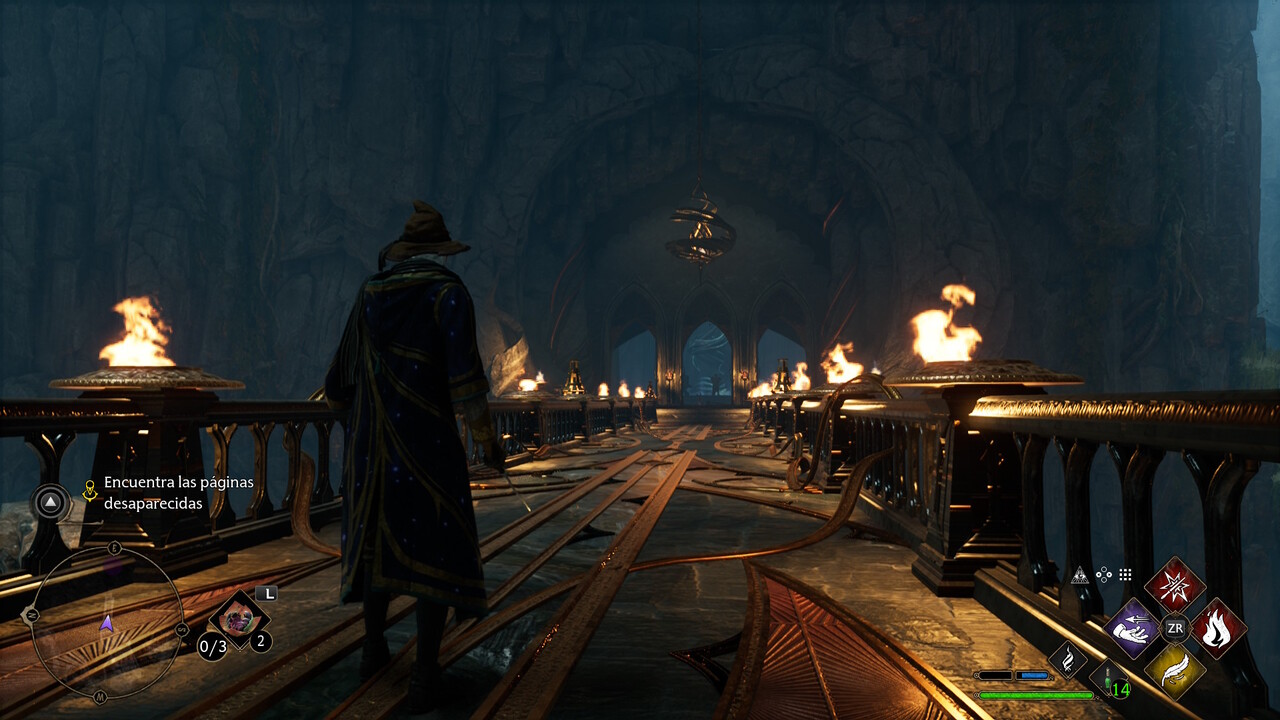The image size is (1280, 720).
Task: Click the yellow quest marker pin icon
Action: pyautogui.click(x=90, y=490)
